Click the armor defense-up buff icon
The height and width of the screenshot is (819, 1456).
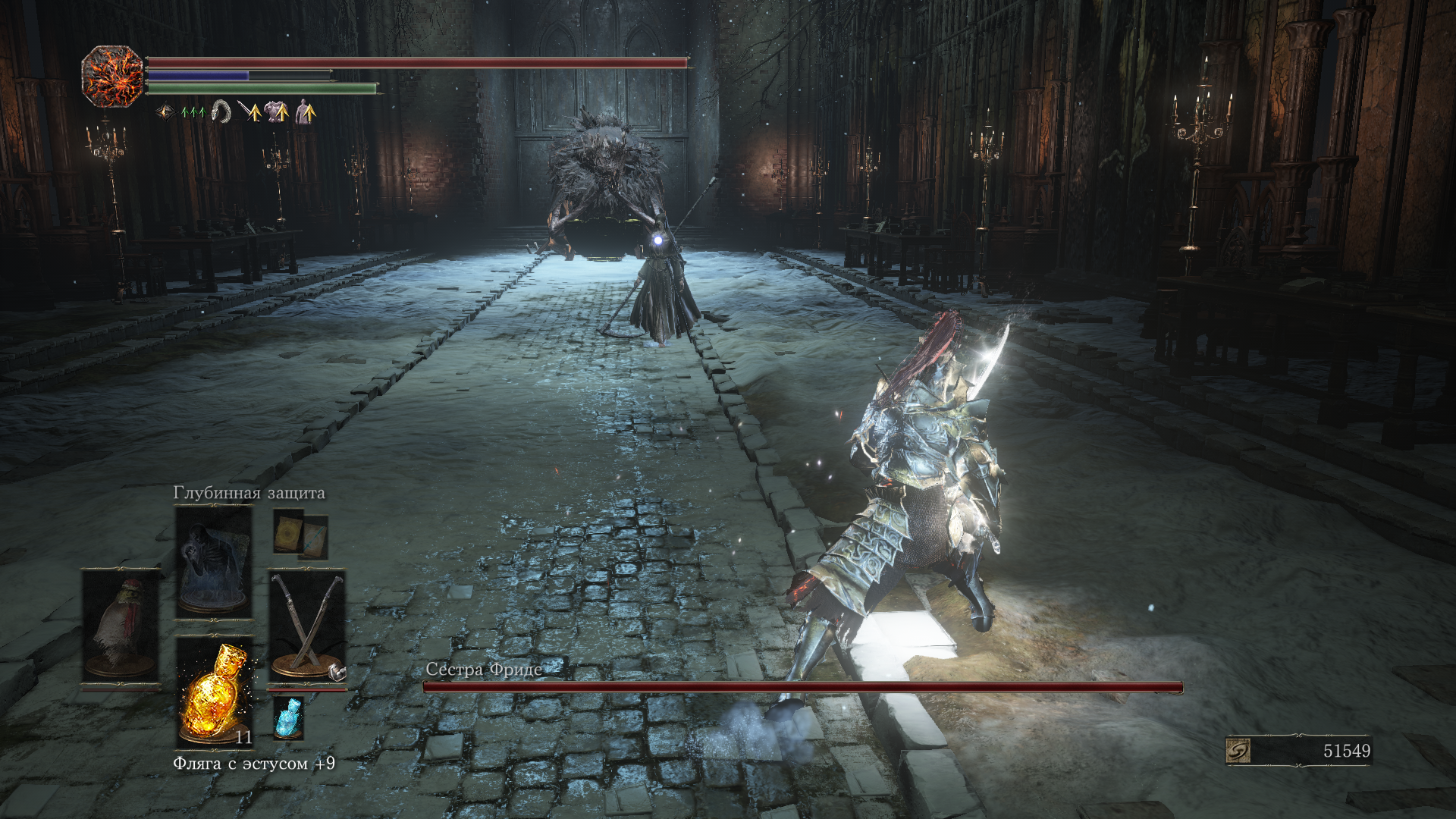[277, 111]
